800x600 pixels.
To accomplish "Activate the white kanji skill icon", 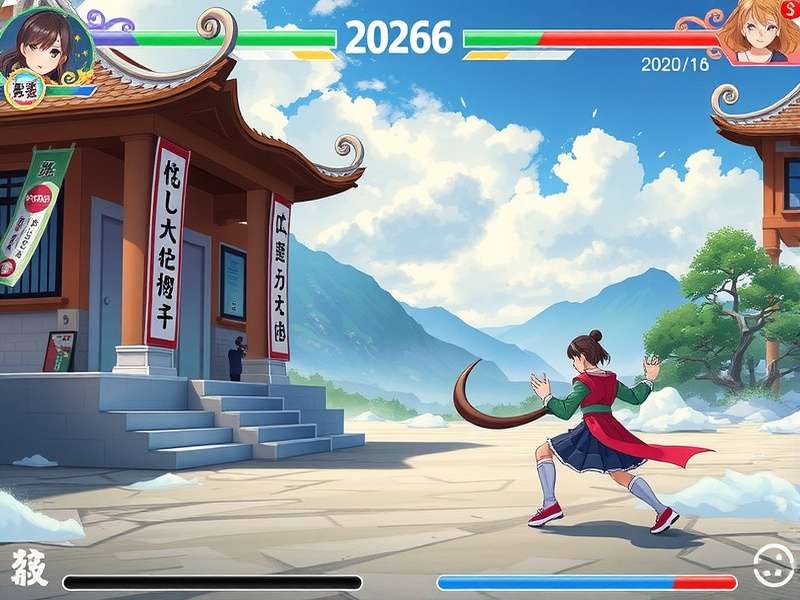I will (x=28, y=569).
